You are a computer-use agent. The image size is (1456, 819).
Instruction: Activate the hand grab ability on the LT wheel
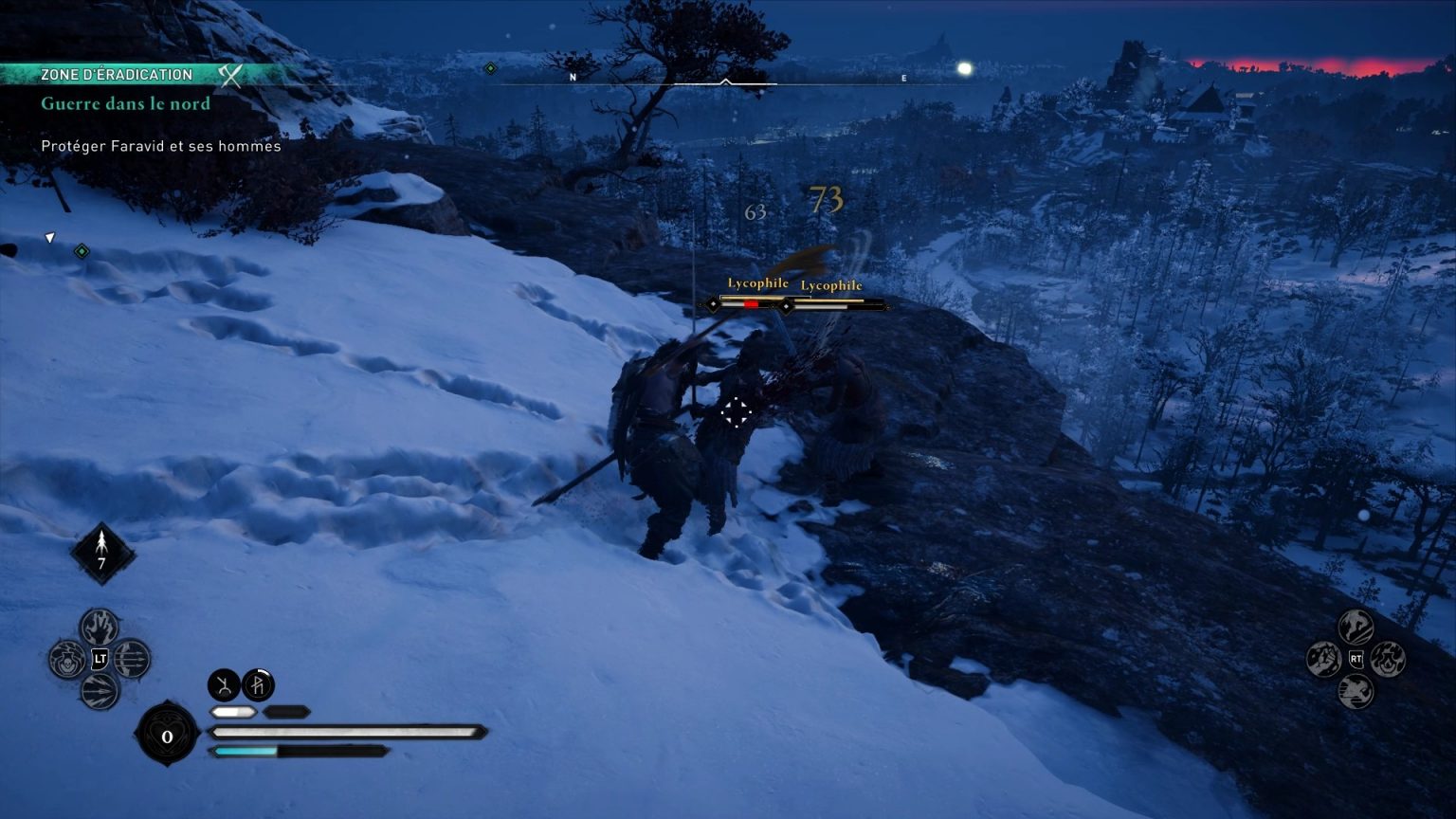(98, 628)
